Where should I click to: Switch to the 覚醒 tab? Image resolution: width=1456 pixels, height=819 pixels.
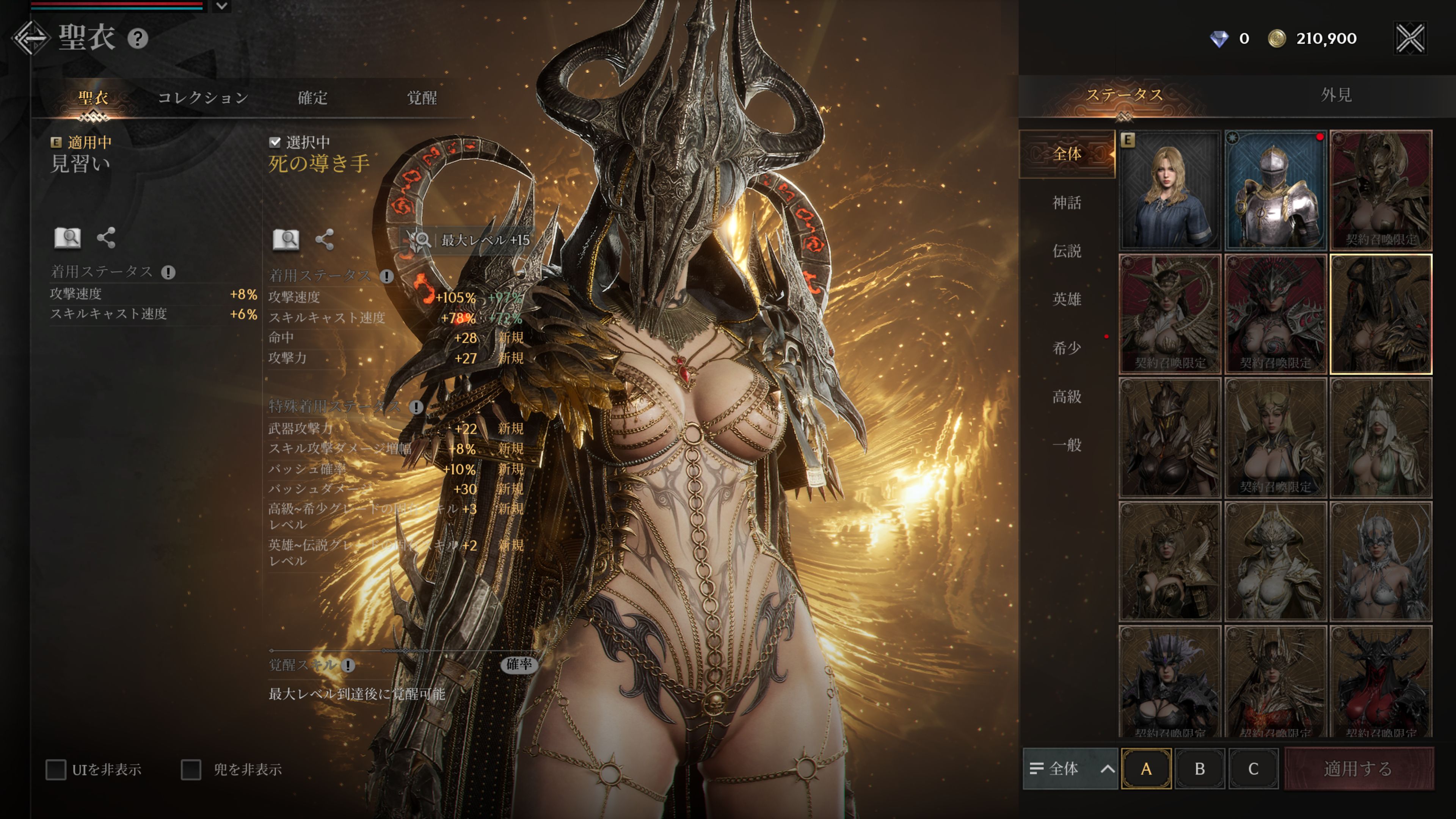(x=422, y=98)
